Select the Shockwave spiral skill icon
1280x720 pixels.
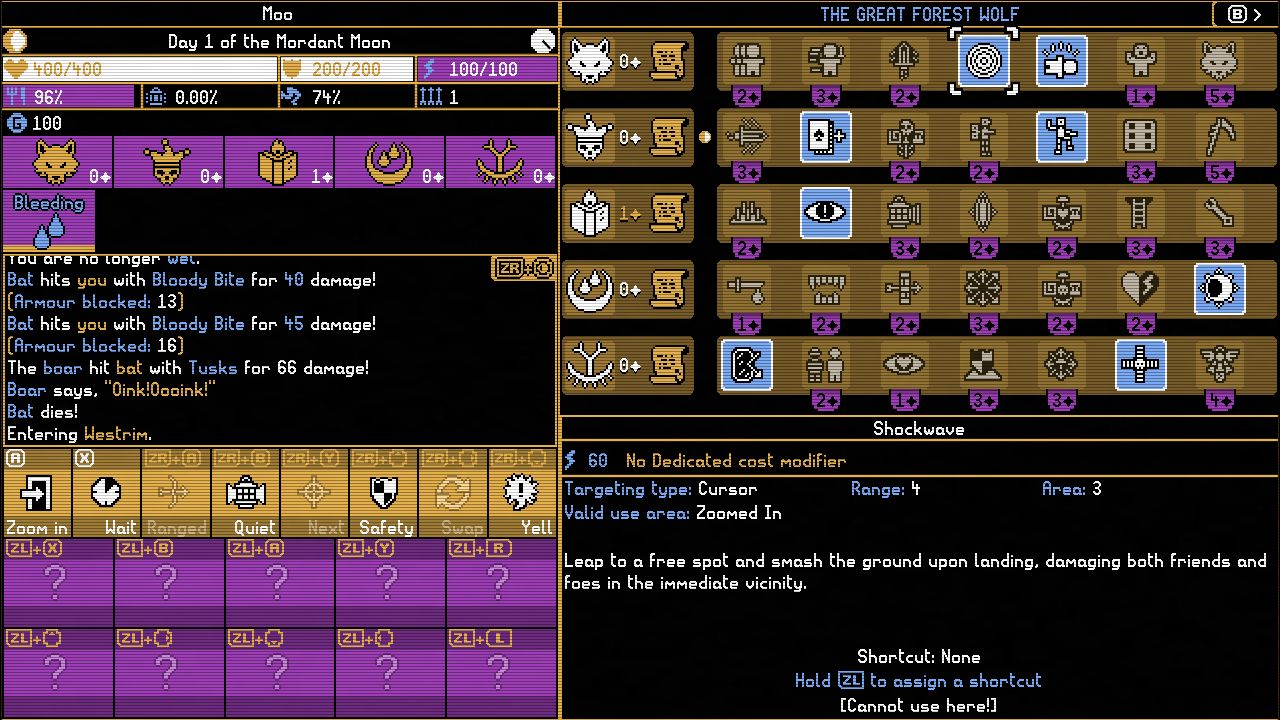tap(983, 61)
